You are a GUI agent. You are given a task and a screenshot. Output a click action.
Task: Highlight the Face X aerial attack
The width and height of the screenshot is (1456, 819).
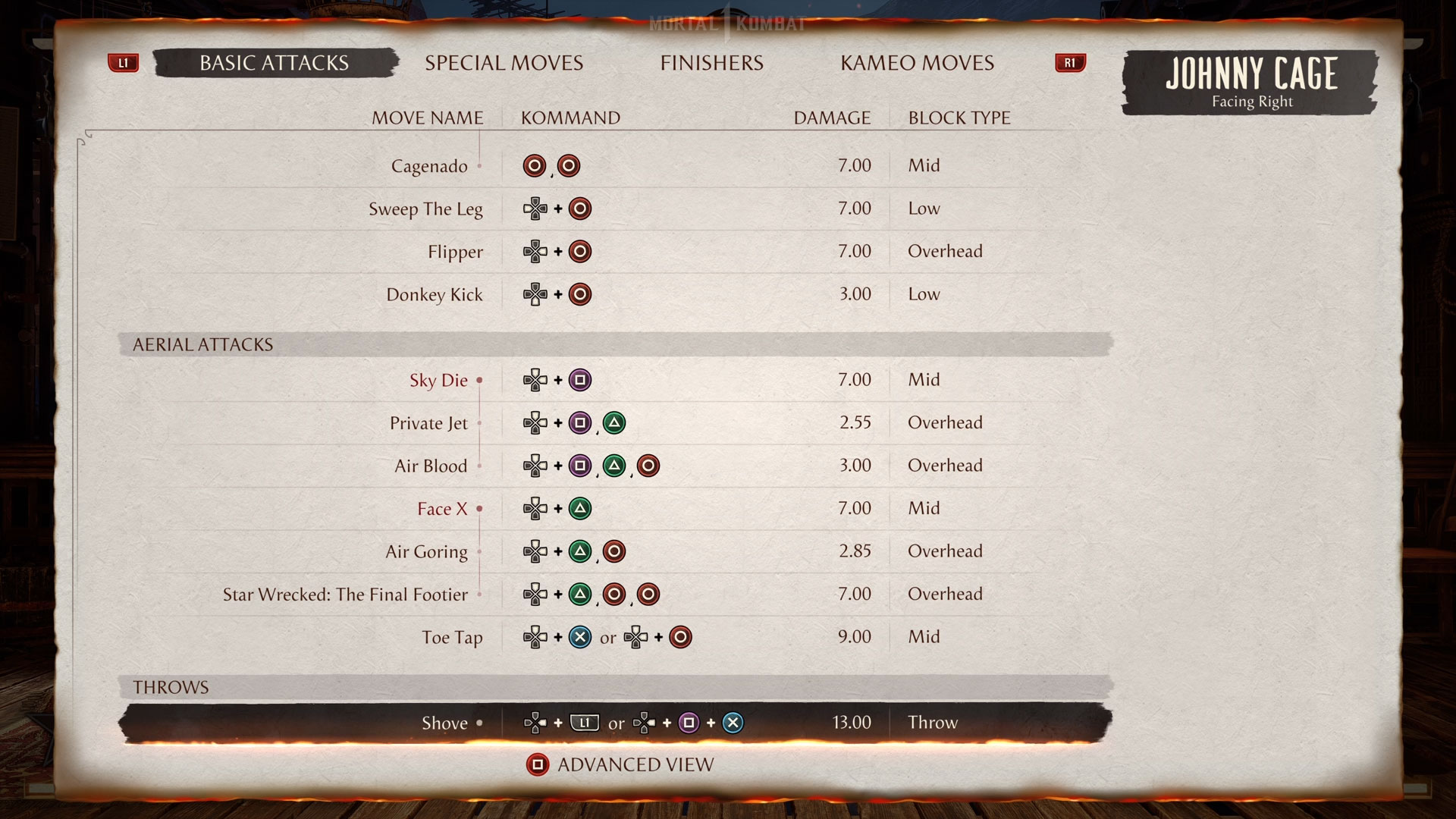(442, 509)
